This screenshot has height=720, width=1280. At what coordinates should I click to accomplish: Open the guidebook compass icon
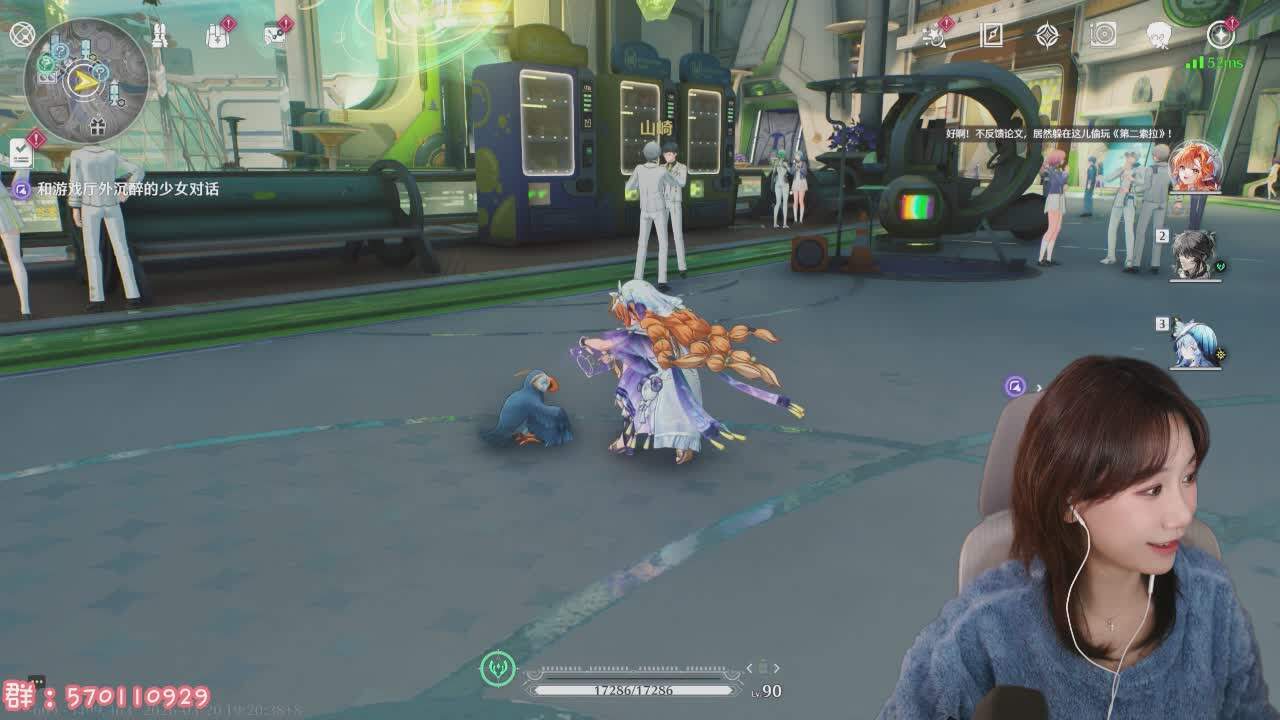point(991,36)
